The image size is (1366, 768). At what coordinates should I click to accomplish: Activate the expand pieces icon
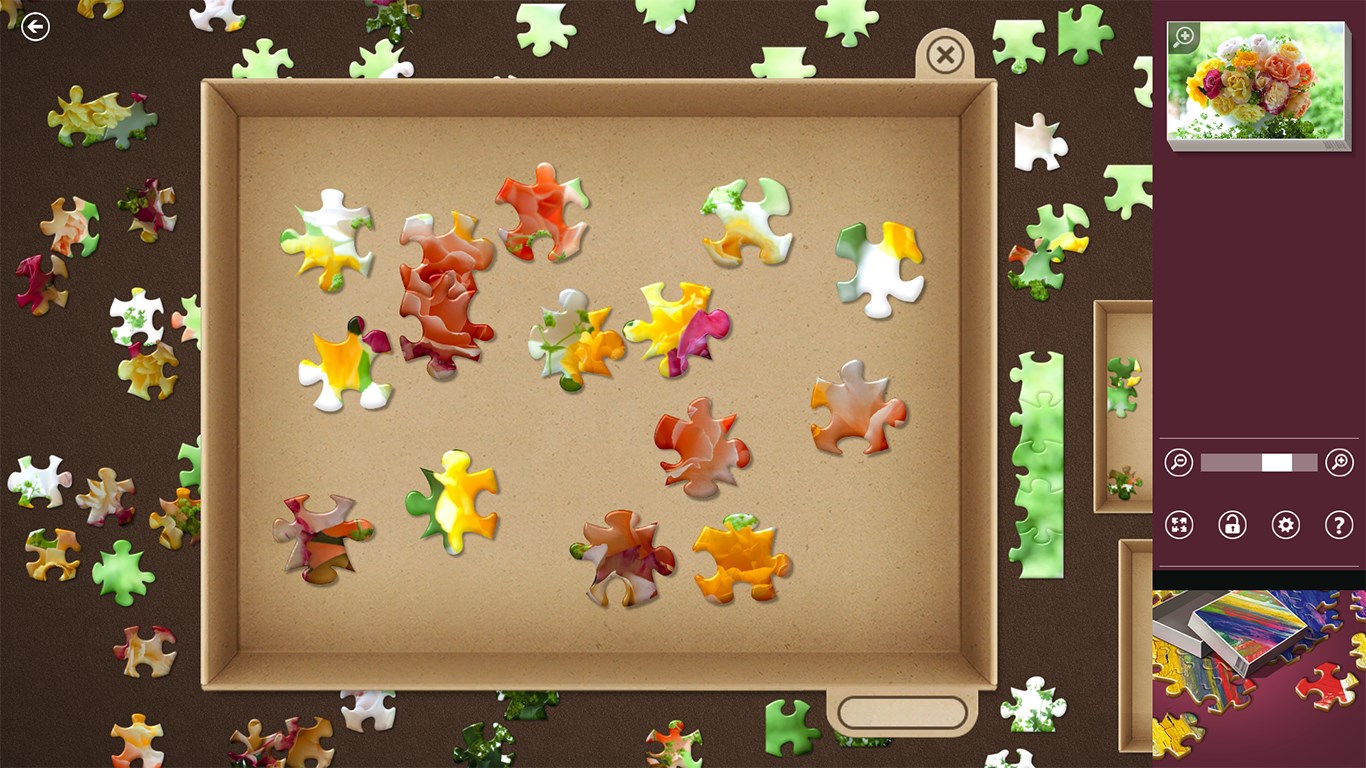click(x=1178, y=524)
